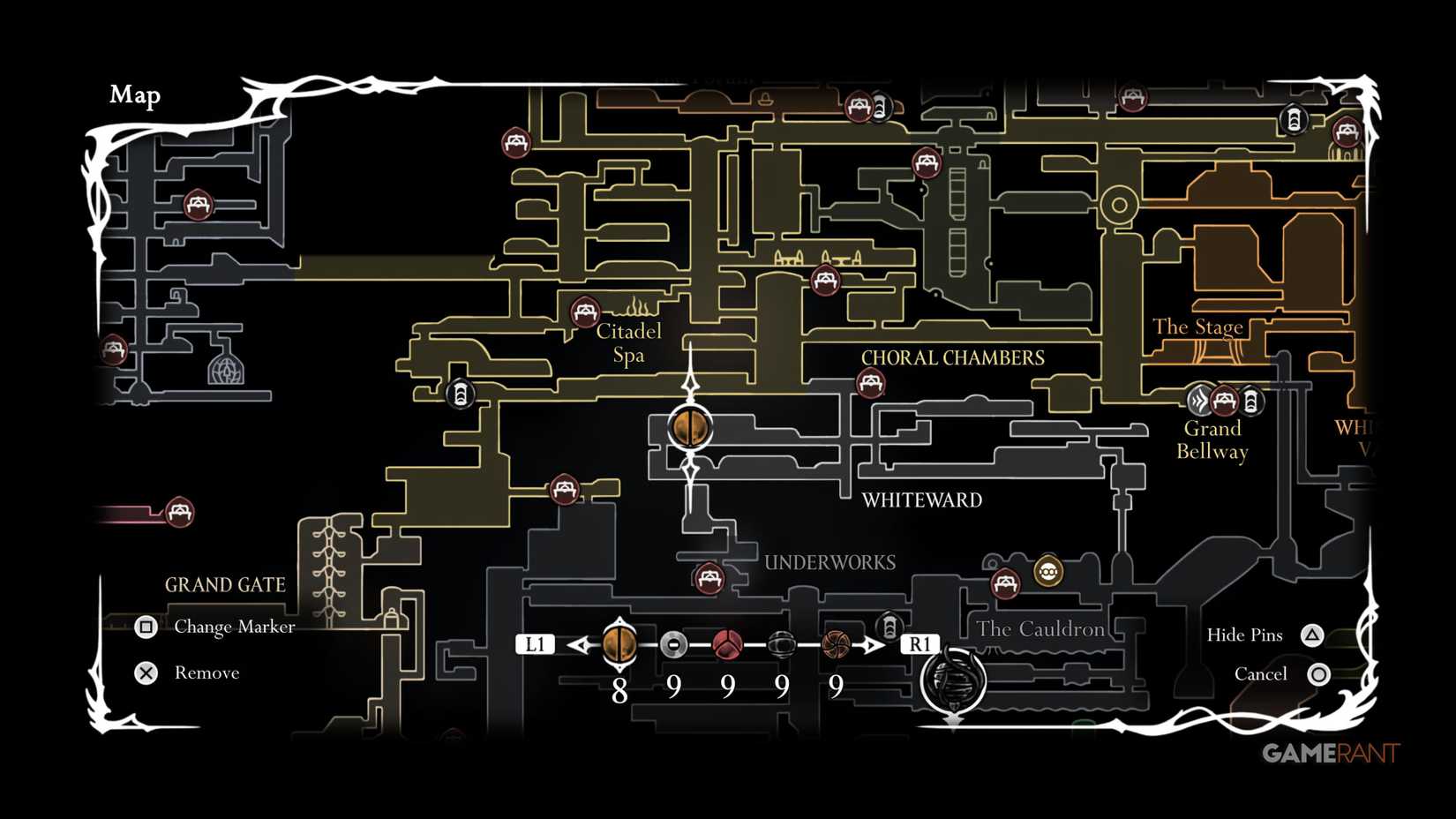Select the bronze pinwheel marker type
The image size is (1456, 819).
(835, 645)
